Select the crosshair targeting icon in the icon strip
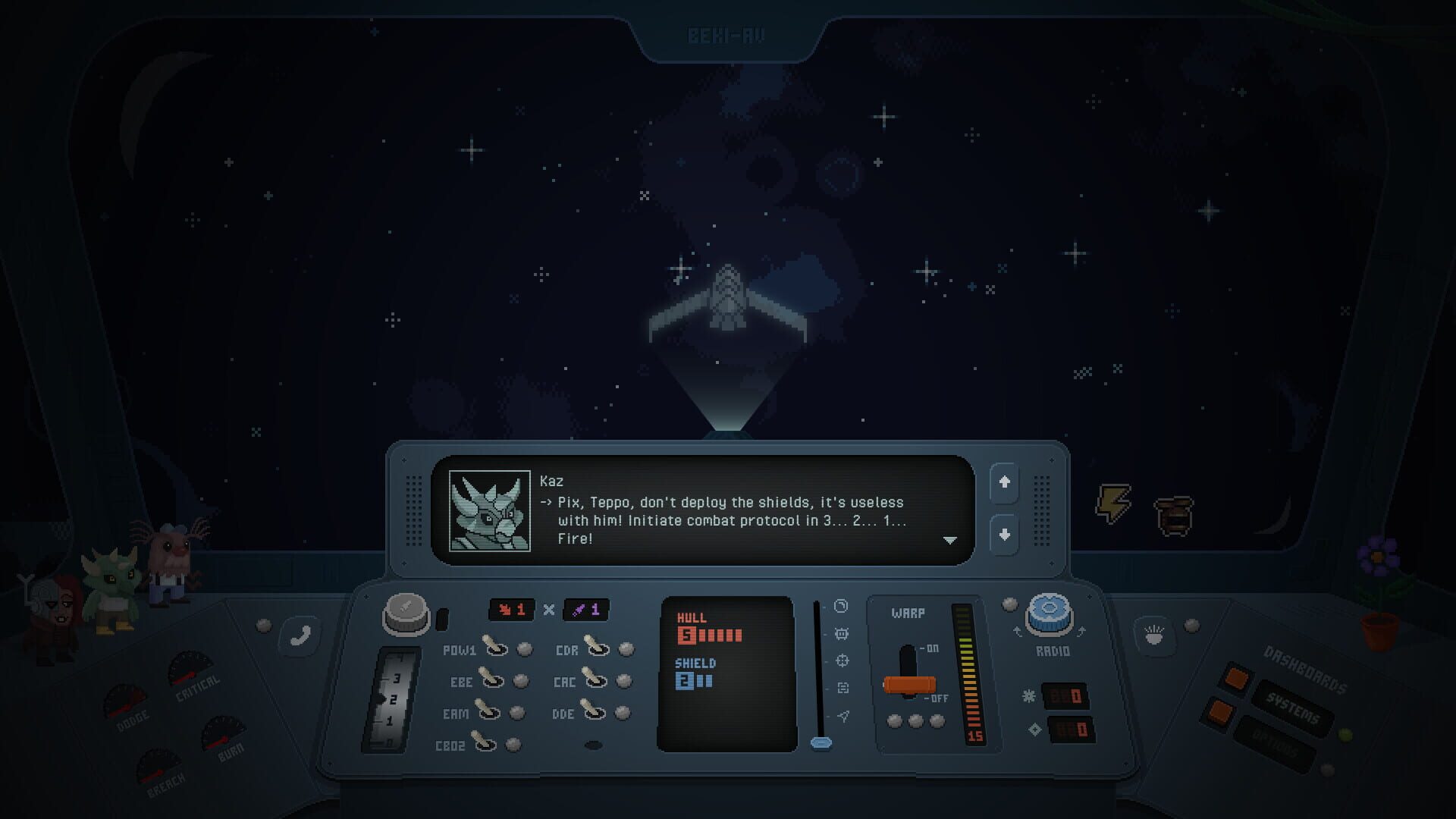Image resolution: width=1456 pixels, height=819 pixels. [843, 660]
